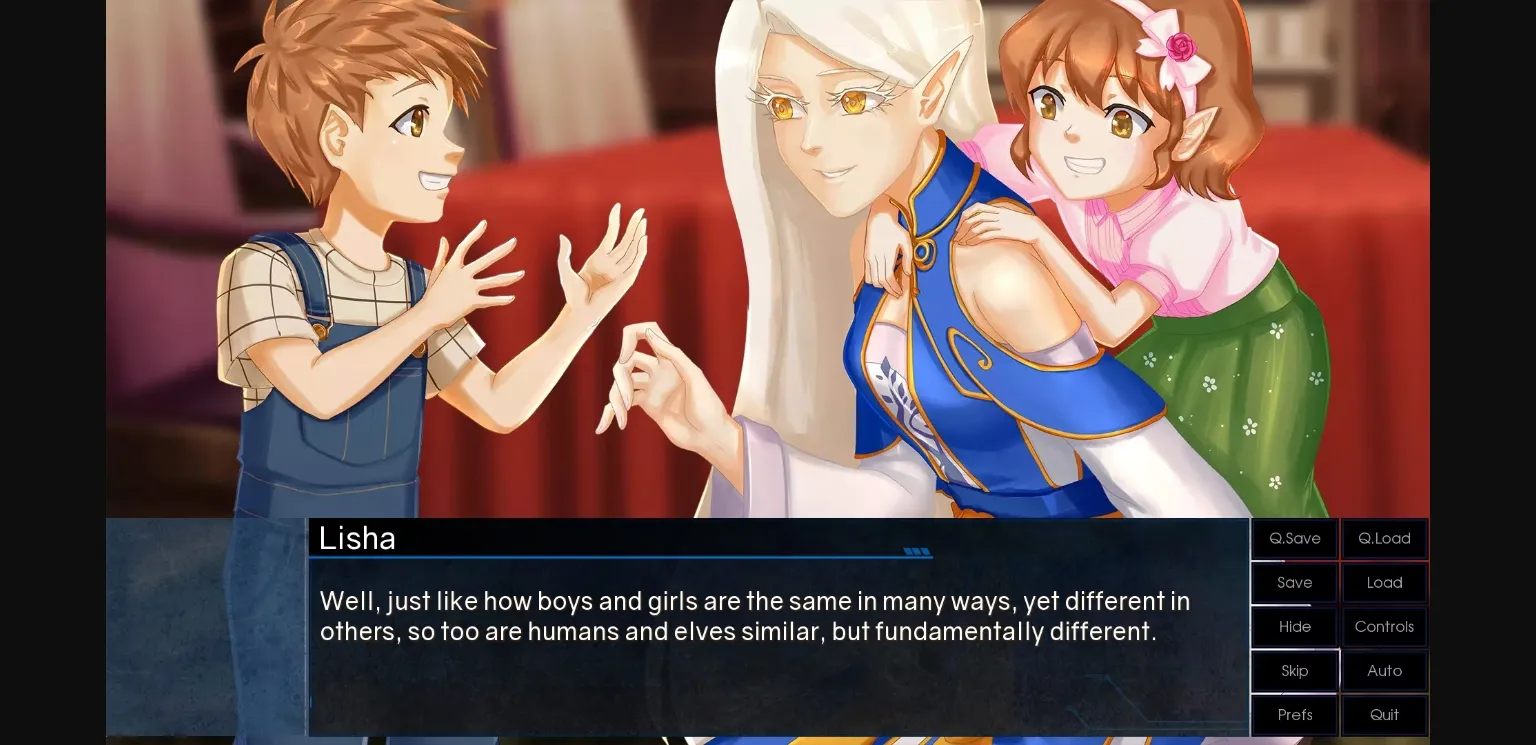Click the Q.Load quick load button
Image resolution: width=1536 pixels, height=745 pixels.
[x=1384, y=538]
